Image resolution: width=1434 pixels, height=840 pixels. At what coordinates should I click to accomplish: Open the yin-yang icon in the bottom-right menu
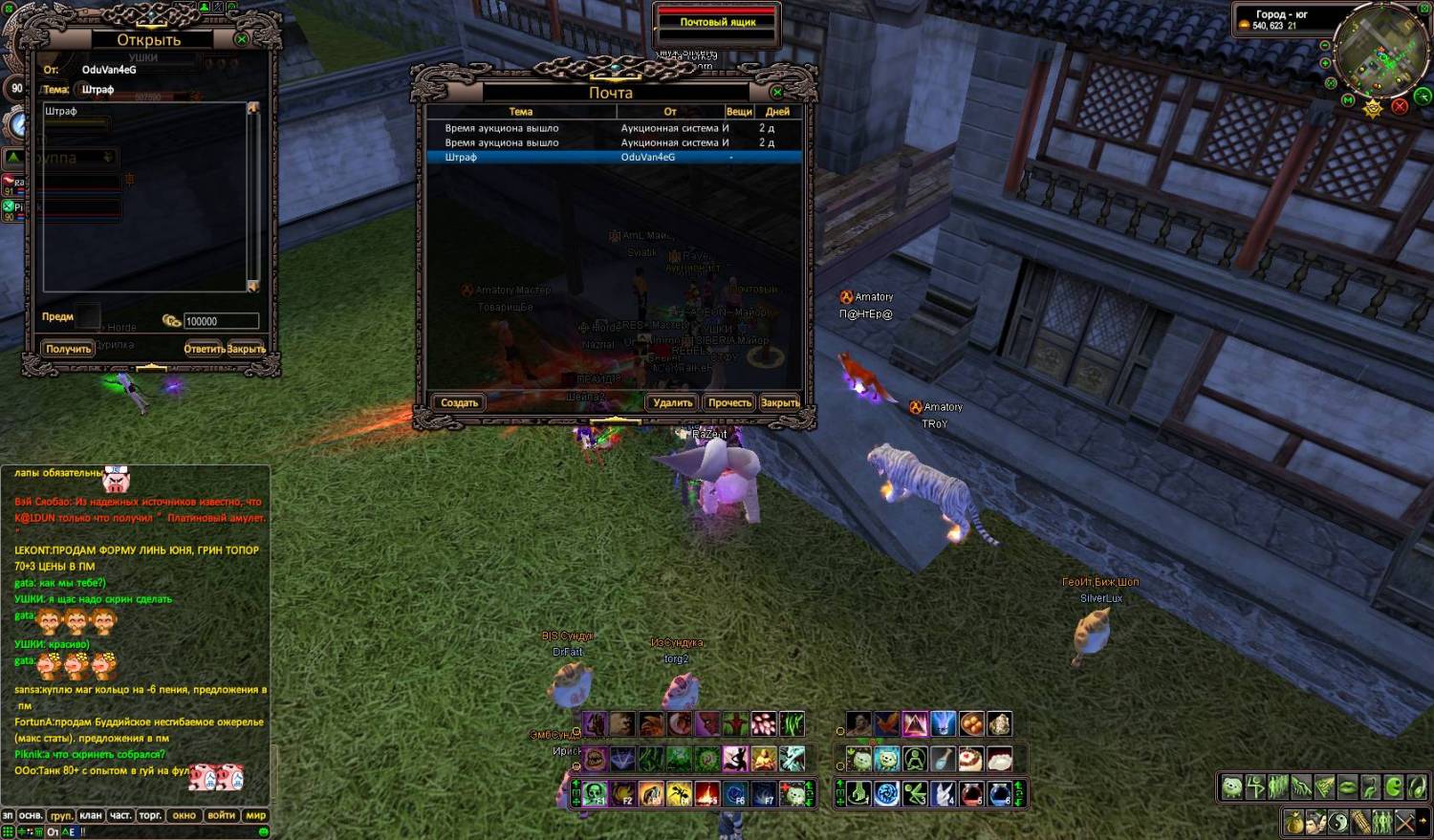click(1338, 821)
